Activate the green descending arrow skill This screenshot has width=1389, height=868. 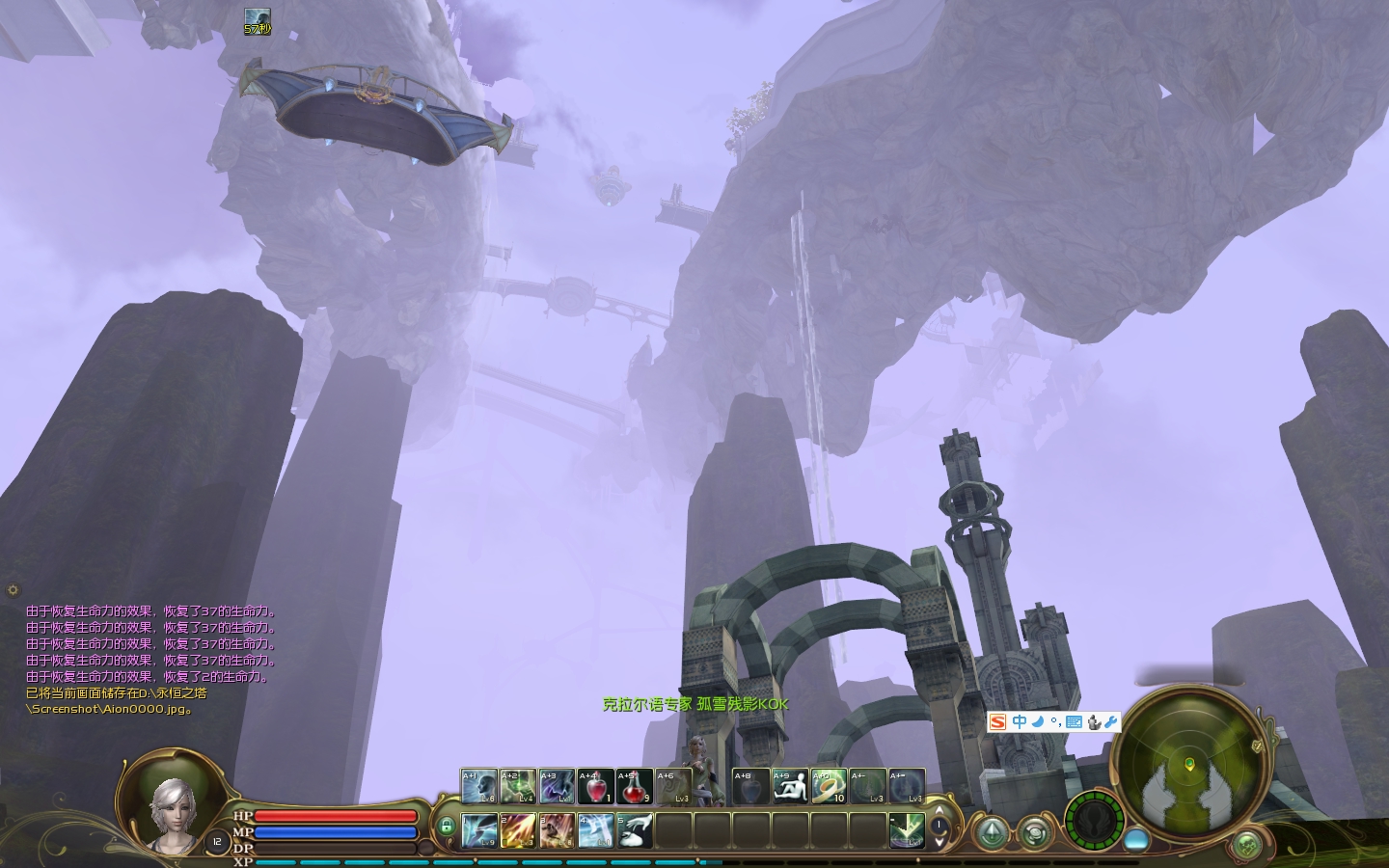pos(907,830)
